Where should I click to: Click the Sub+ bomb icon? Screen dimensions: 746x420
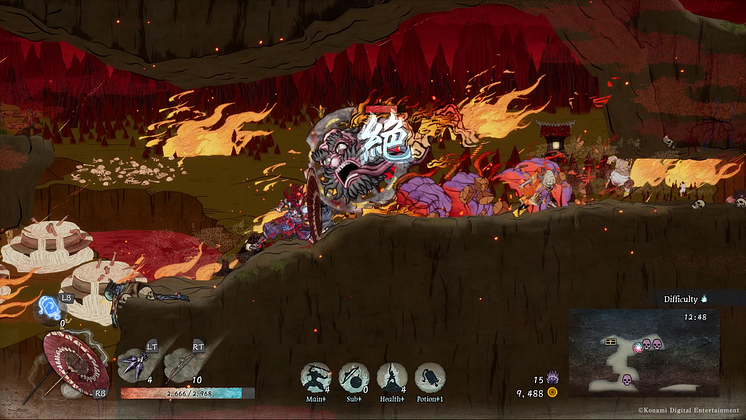pos(354,376)
